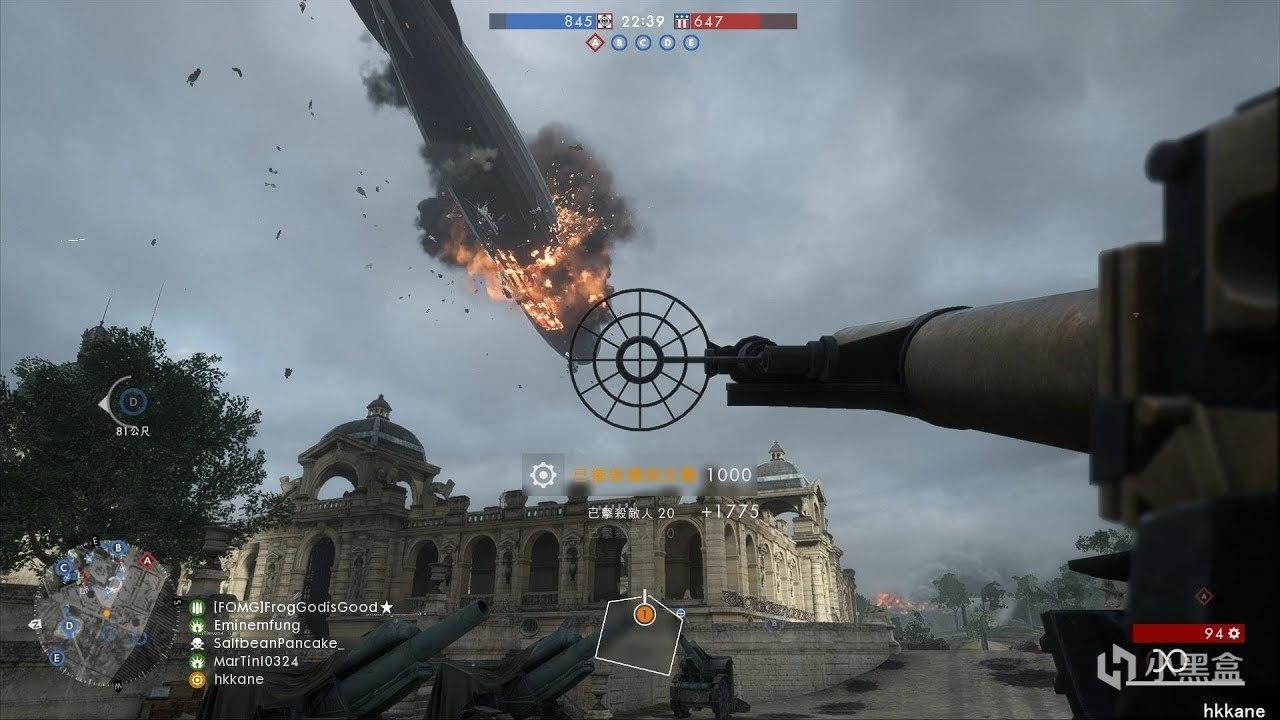
Task: Select squad leader [FOMG]FrogGodisGood in squad list
Action: [295, 607]
